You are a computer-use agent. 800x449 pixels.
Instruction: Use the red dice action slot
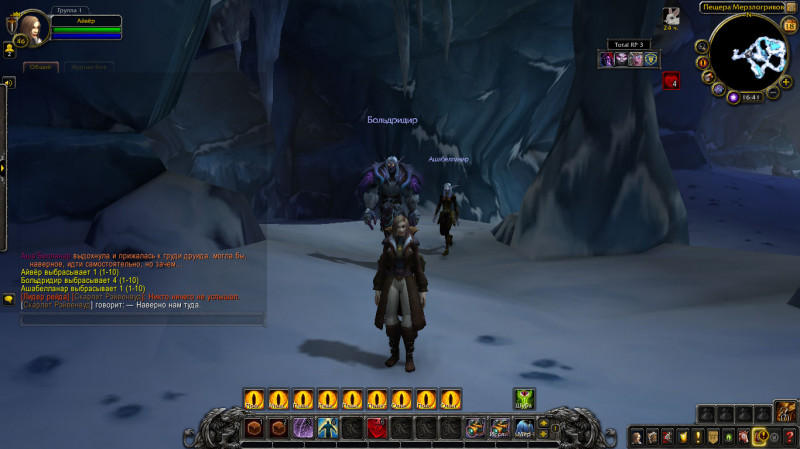click(x=377, y=429)
